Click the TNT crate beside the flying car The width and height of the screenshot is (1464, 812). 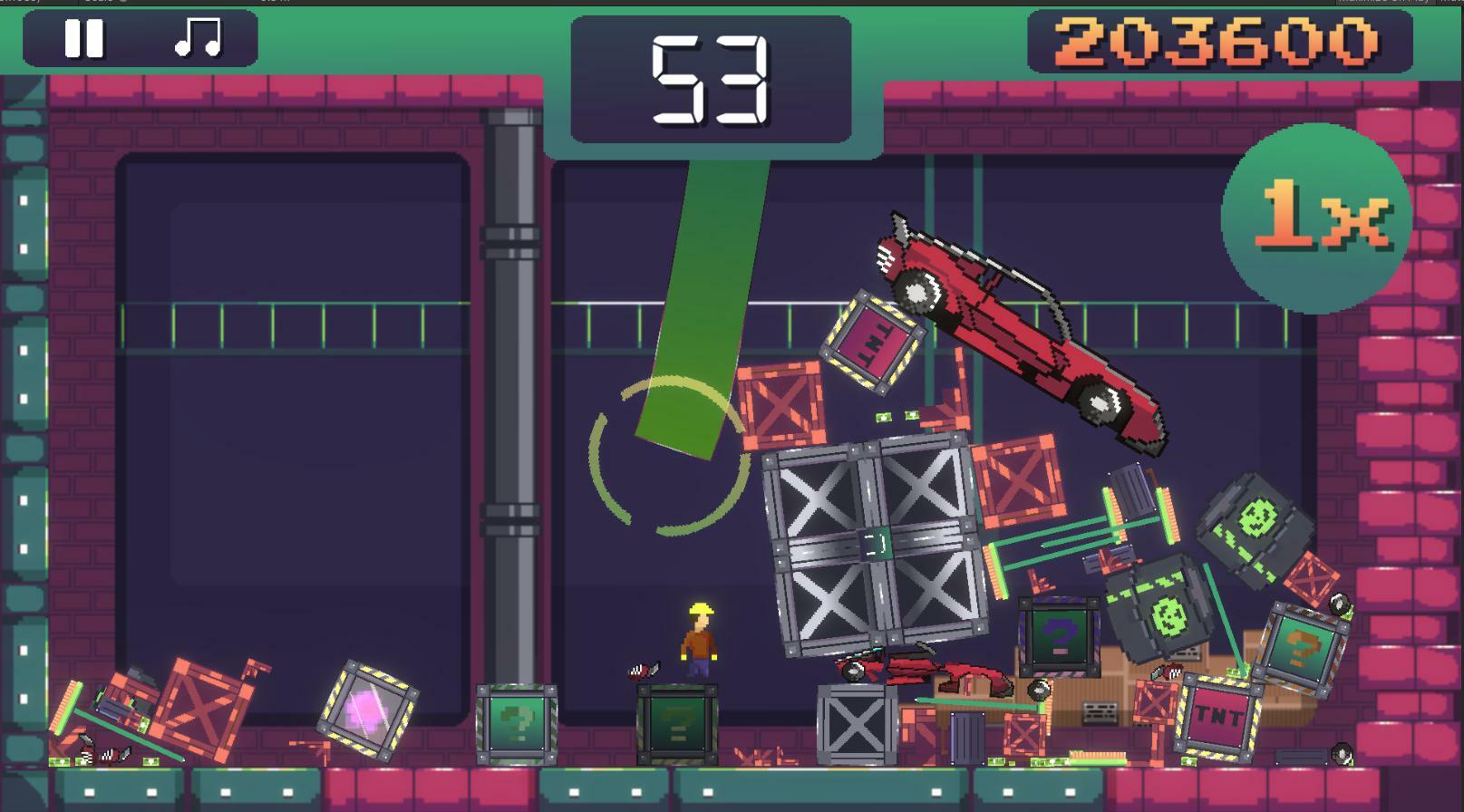click(x=872, y=337)
